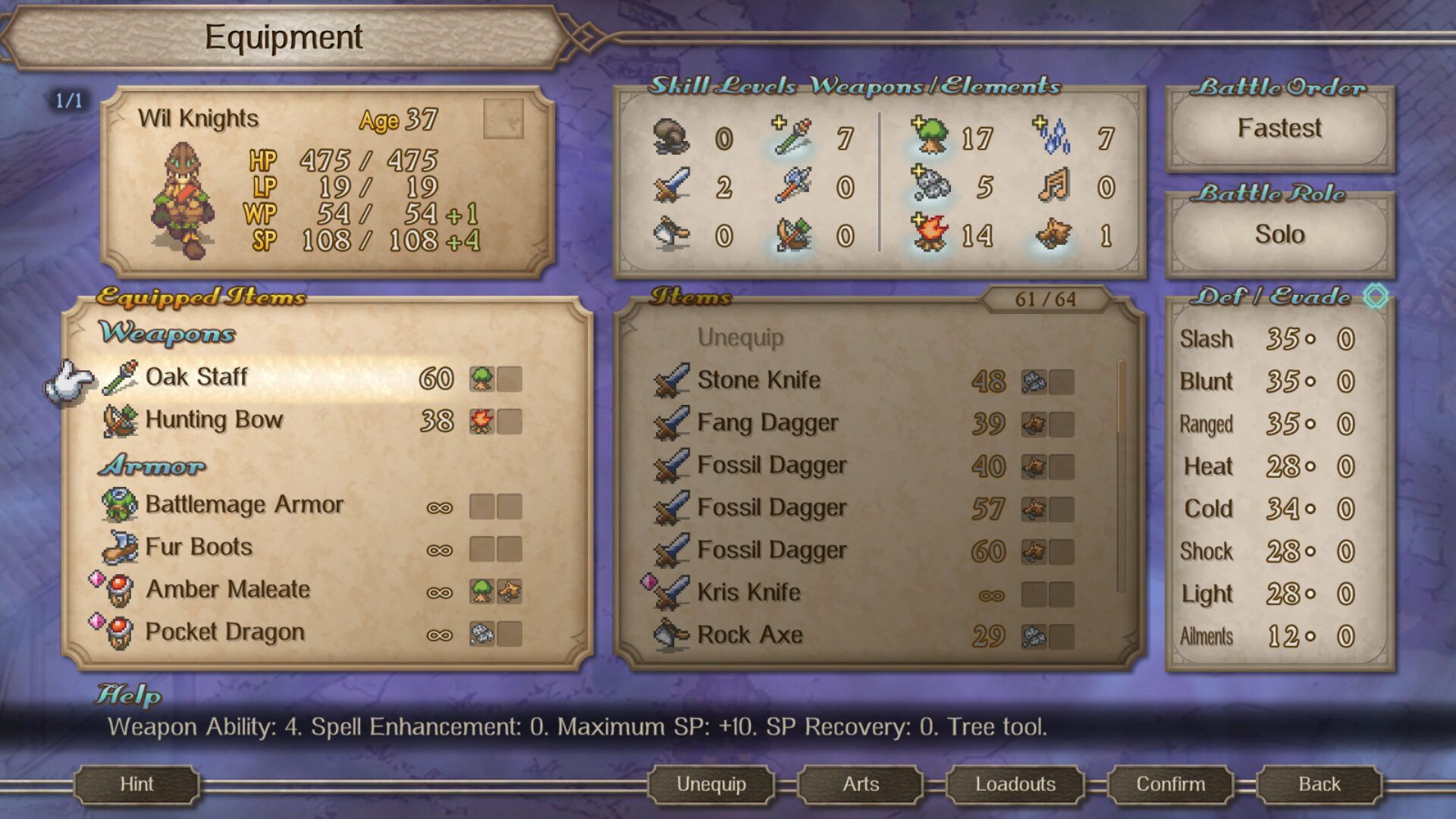Confirm the equipment changes
This screenshot has width=1456, height=819.
click(1170, 784)
